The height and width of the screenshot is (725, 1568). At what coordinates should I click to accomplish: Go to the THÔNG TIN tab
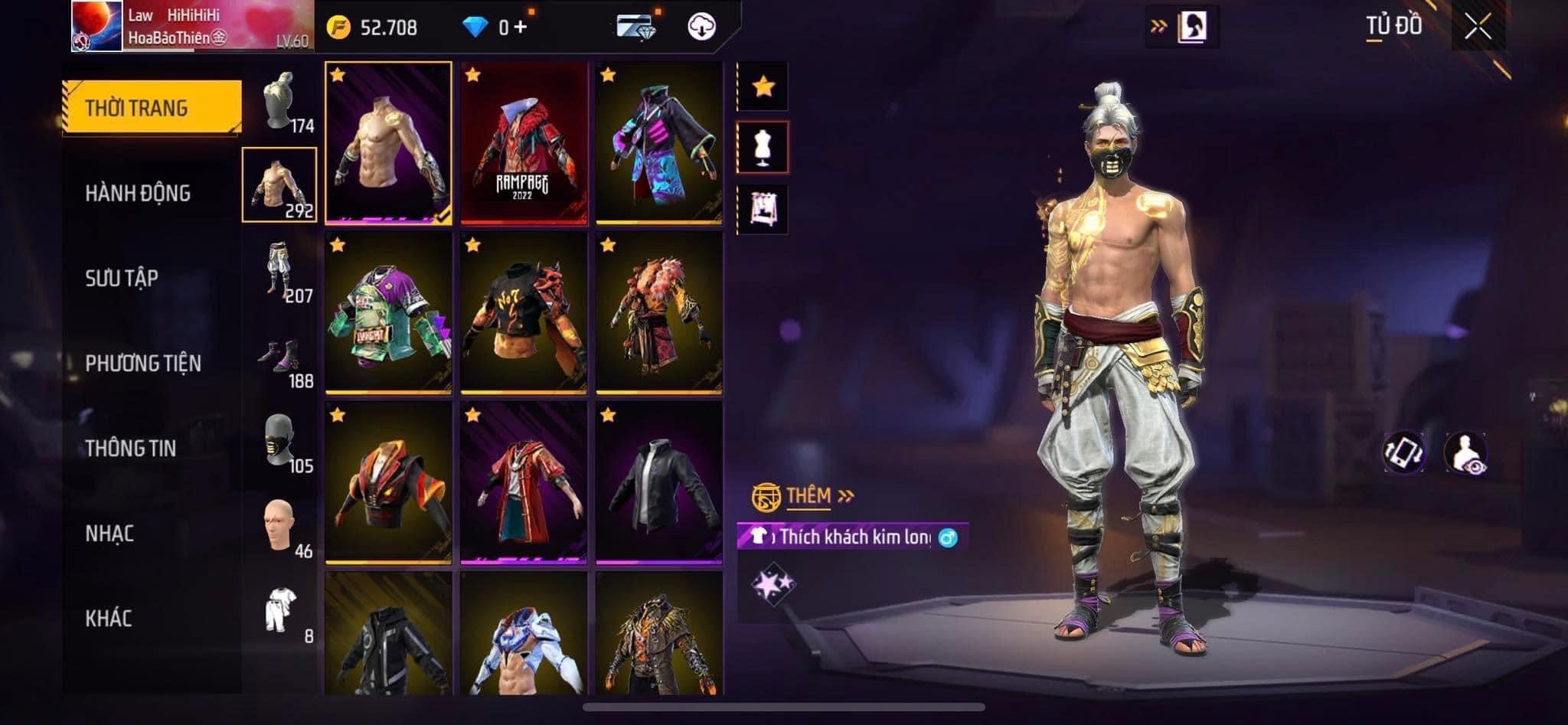(x=131, y=449)
